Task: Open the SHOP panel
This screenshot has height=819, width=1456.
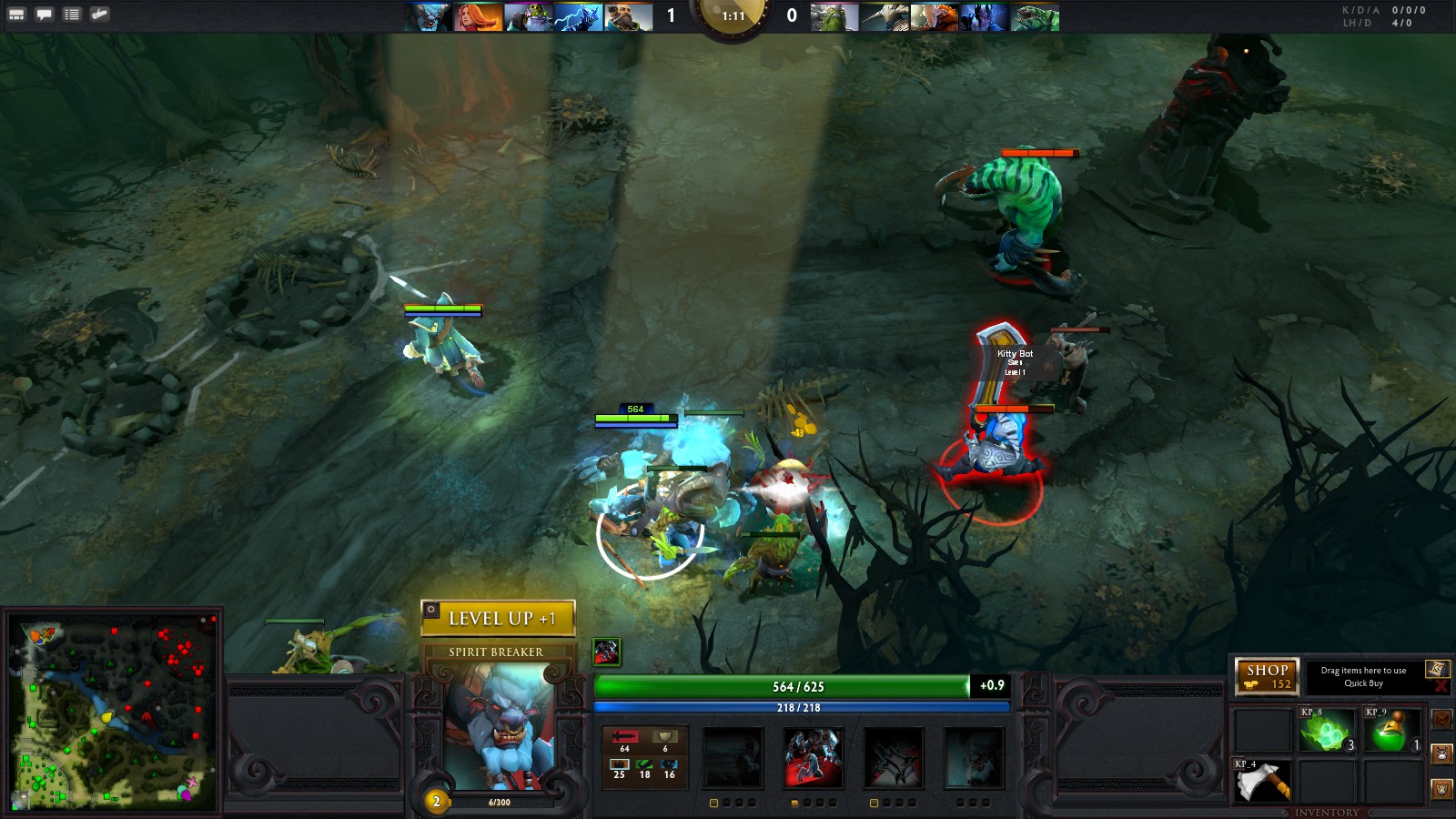Action: click(1267, 676)
